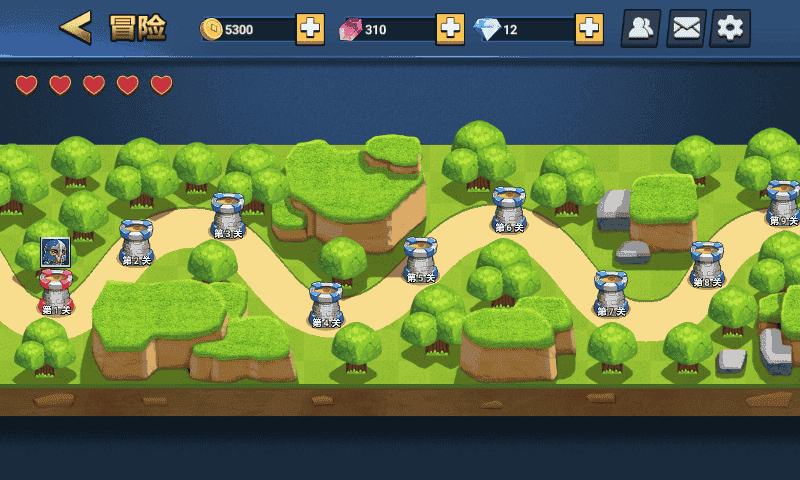This screenshot has width=800, height=480.
Task: Add more gold coins with plus button
Action: pyautogui.click(x=310, y=29)
